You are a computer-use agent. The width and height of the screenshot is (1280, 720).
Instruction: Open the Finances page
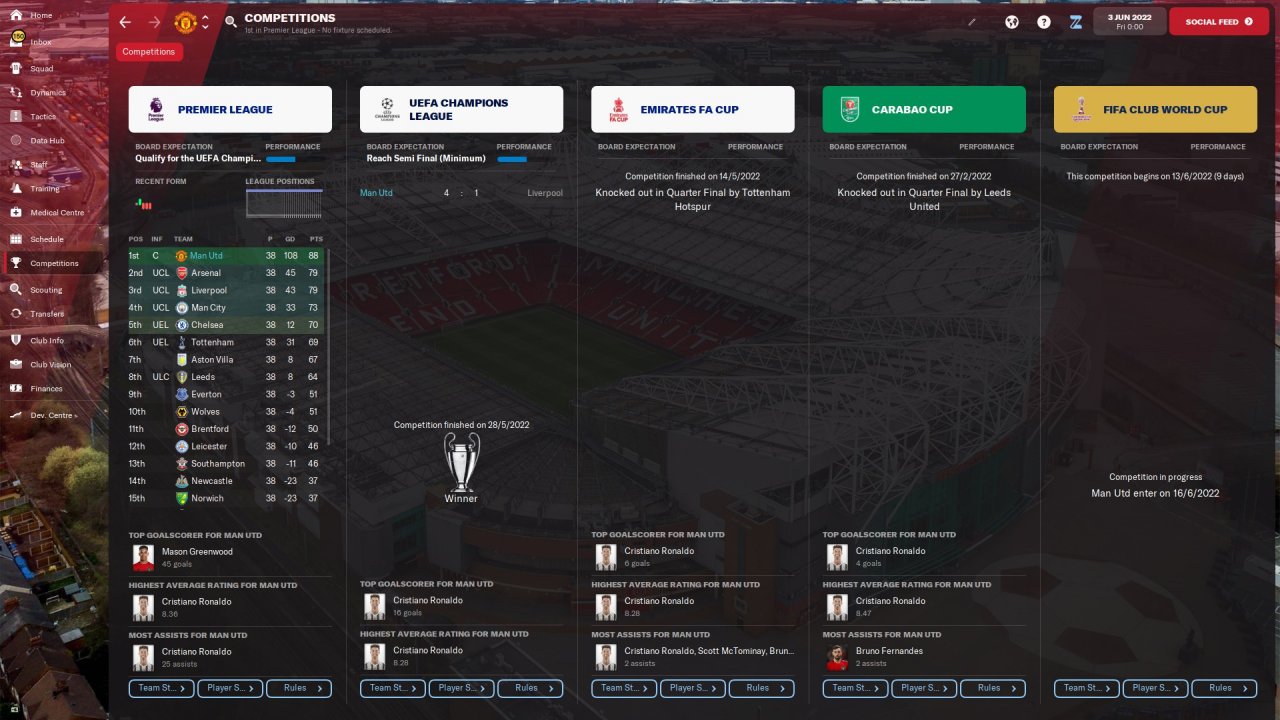click(45, 388)
